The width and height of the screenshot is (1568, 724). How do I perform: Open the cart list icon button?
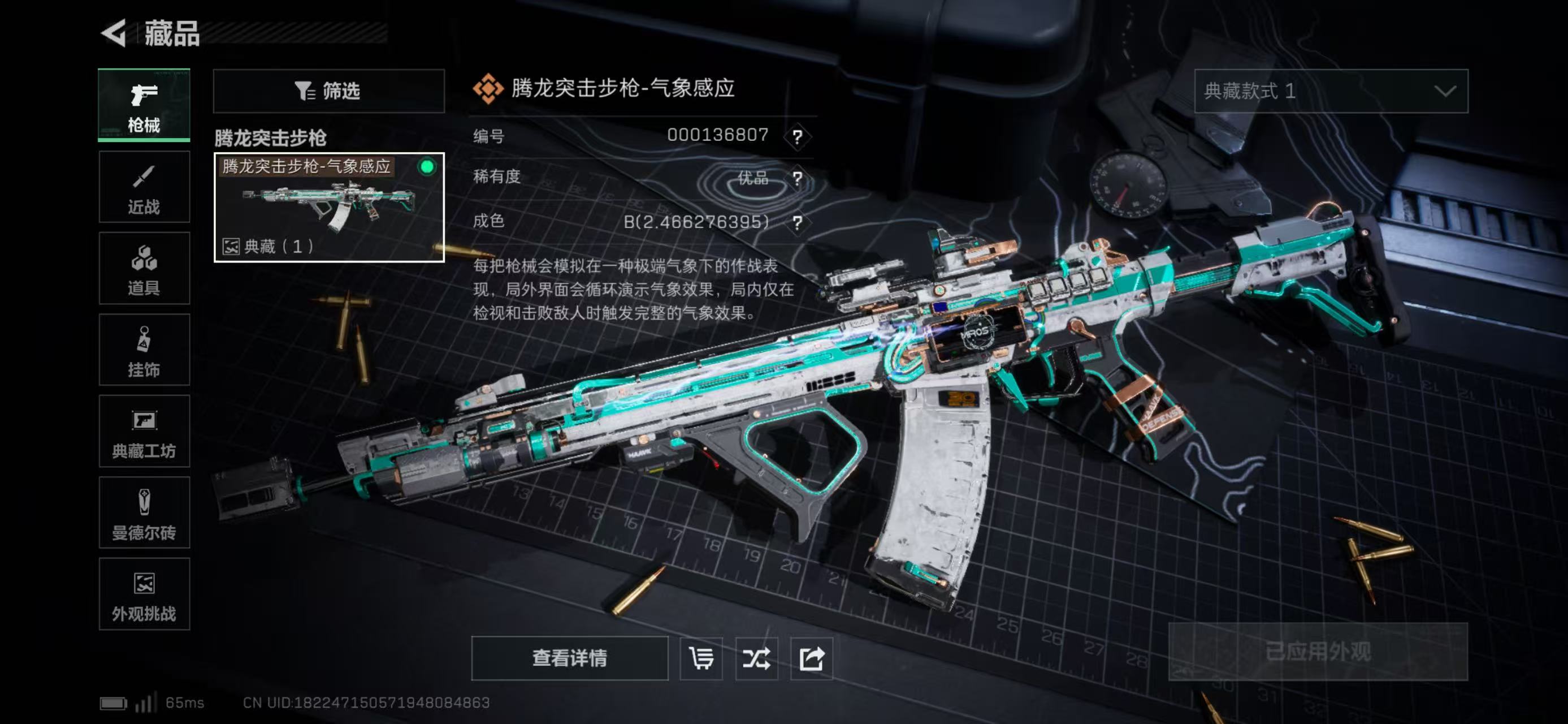point(701,658)
